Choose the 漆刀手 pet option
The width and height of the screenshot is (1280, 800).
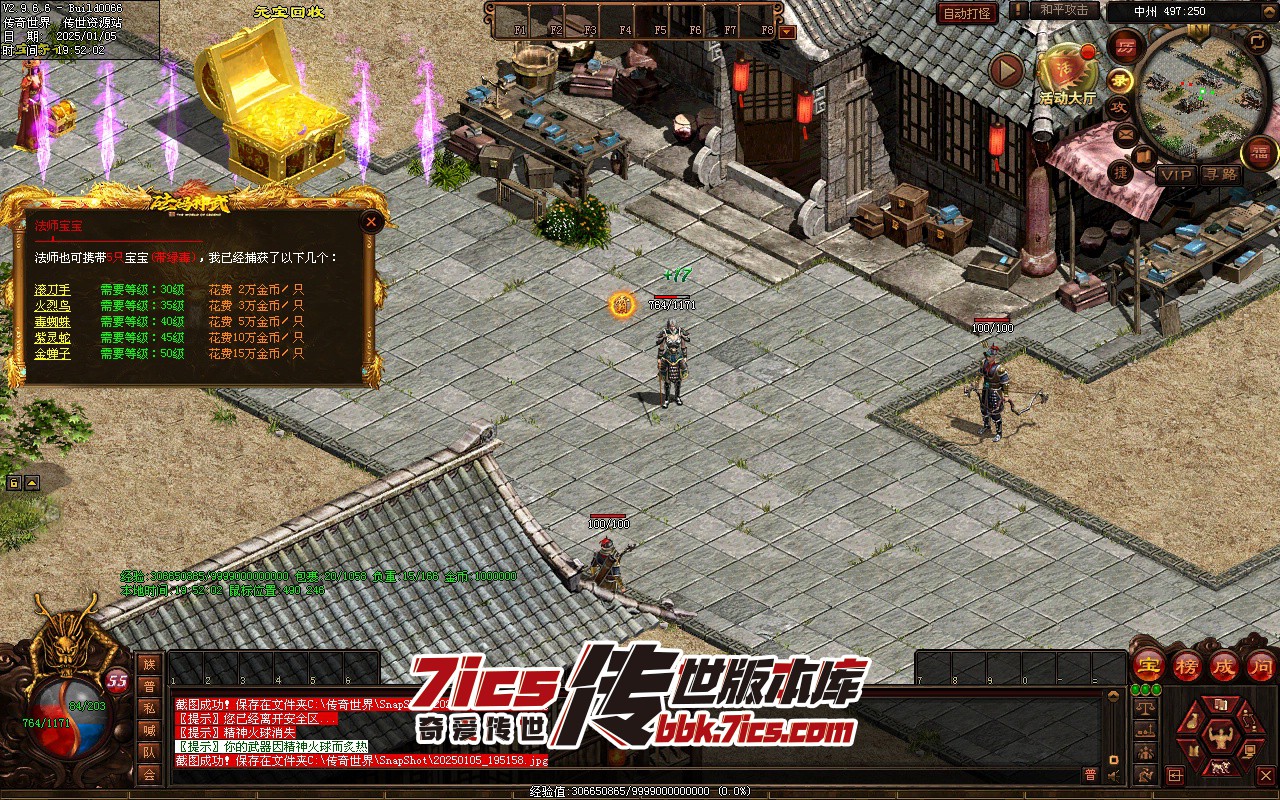click(52, 290)
